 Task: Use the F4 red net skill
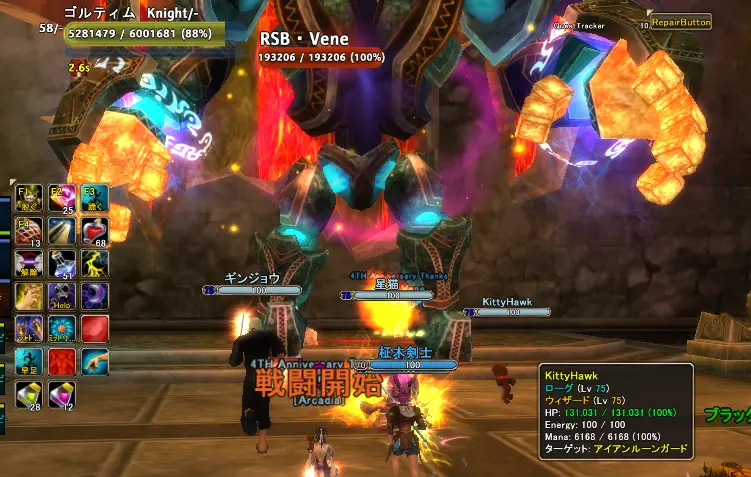(29, 231)
